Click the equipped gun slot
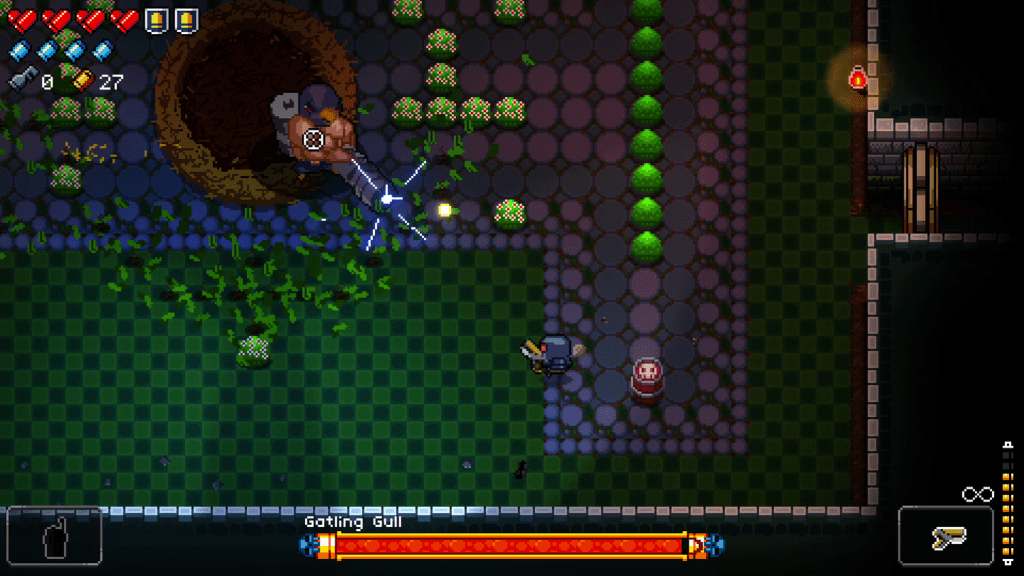This screenshot has width=1024, height=576. [x=945, y=537]
